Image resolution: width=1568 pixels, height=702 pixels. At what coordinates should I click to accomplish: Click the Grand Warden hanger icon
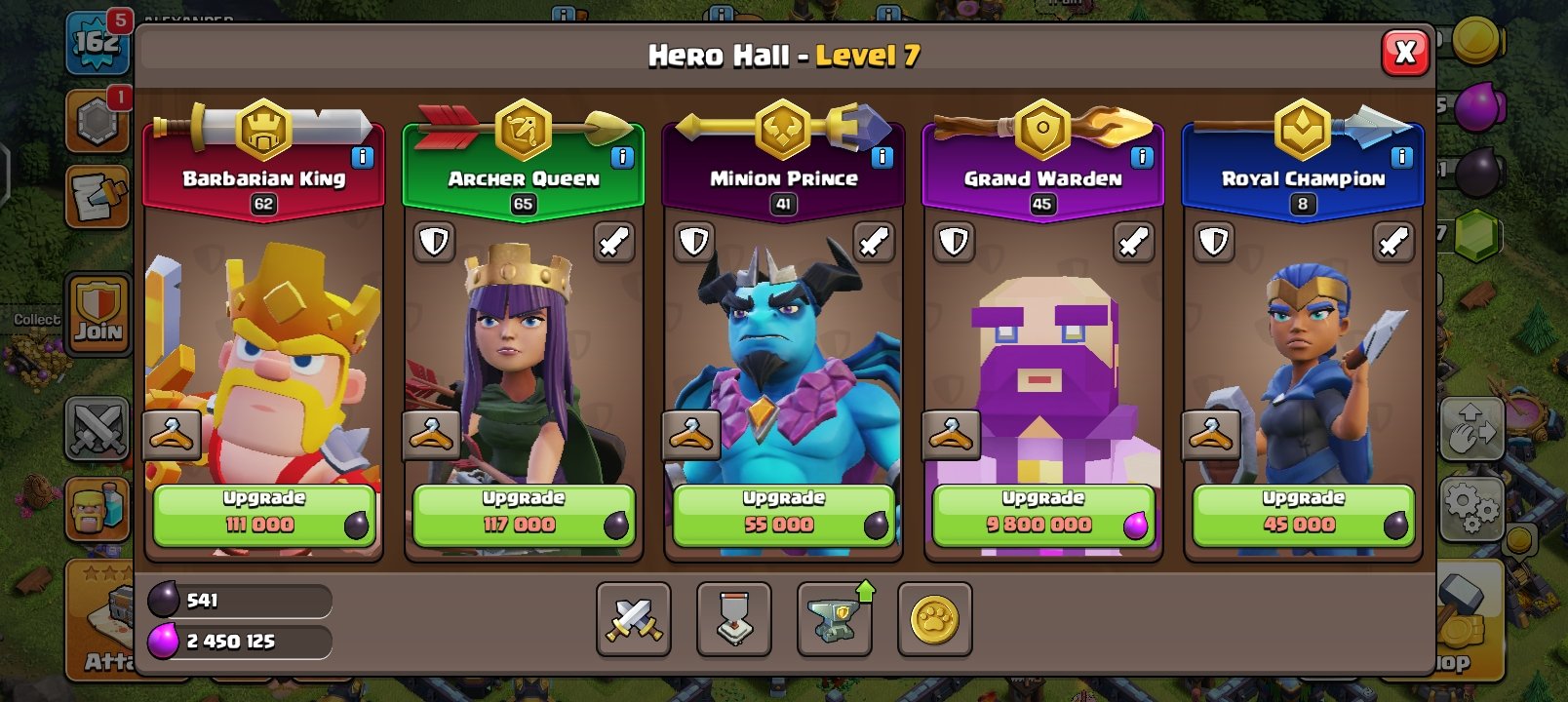click(x=953, y=435)
